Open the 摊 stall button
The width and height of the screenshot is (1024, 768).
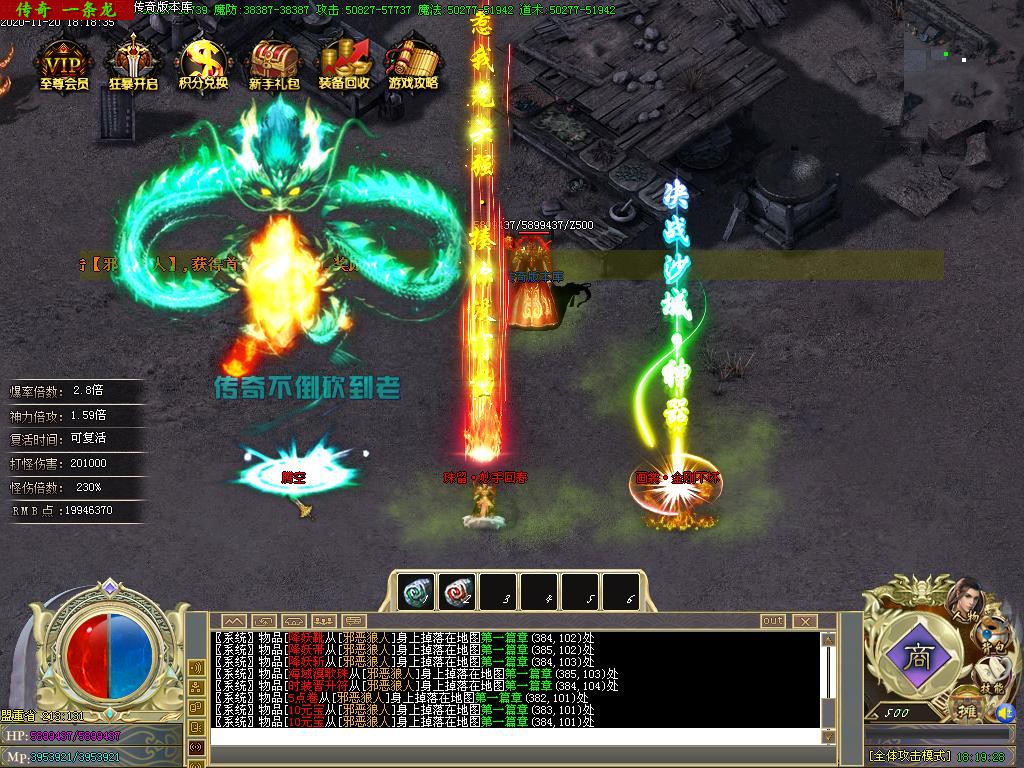tap(967, 708)
